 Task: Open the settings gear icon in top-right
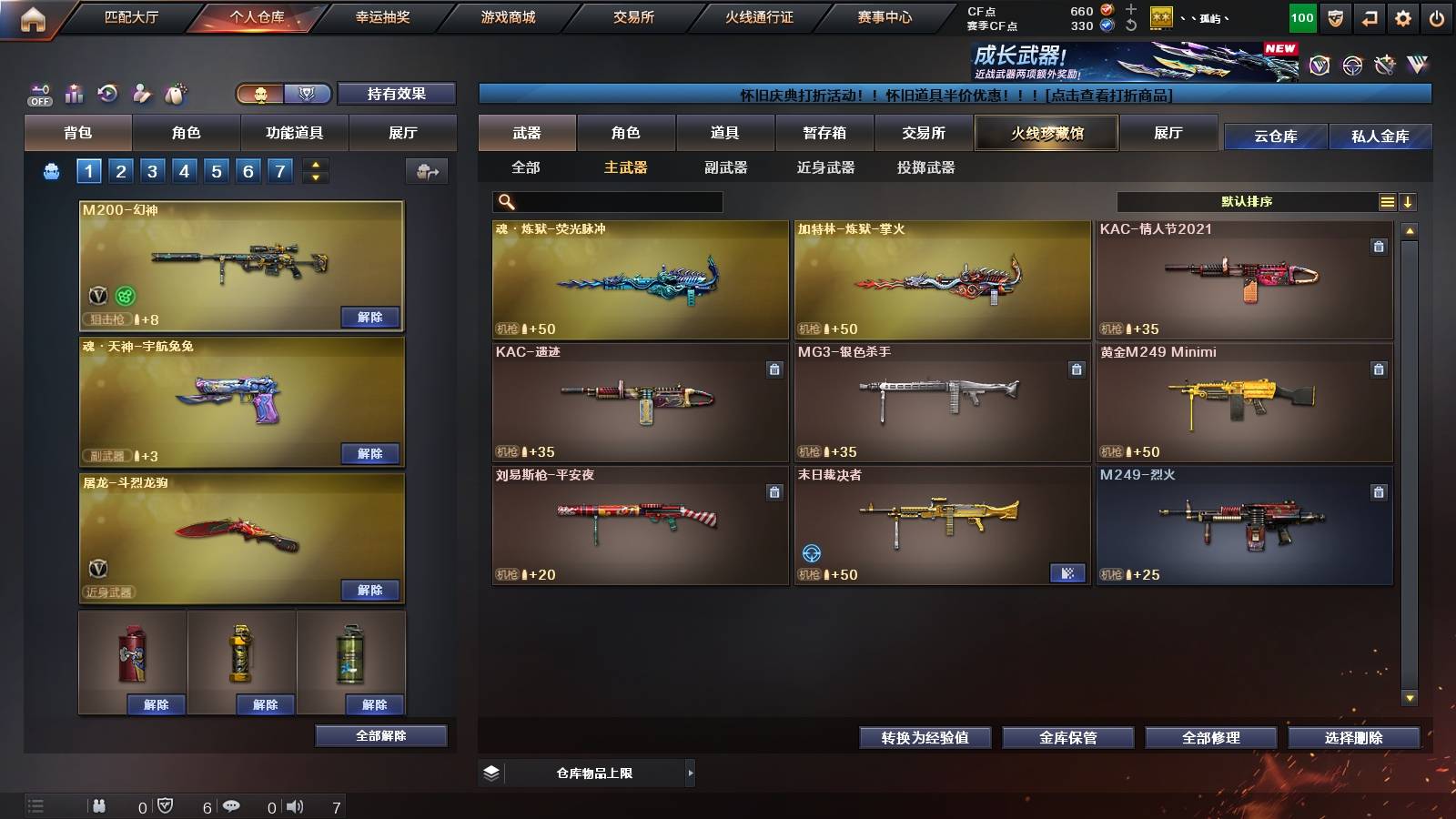coord(1403,15)
